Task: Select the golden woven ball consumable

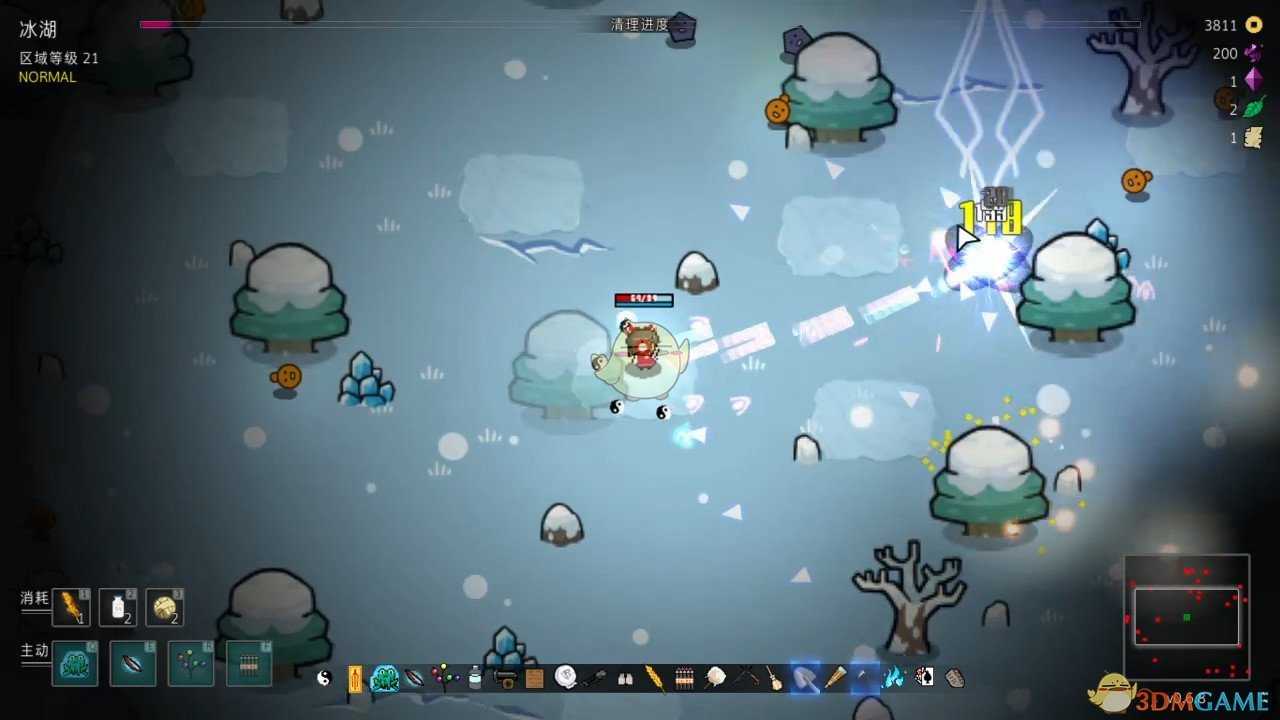Action: coord(164,607)
